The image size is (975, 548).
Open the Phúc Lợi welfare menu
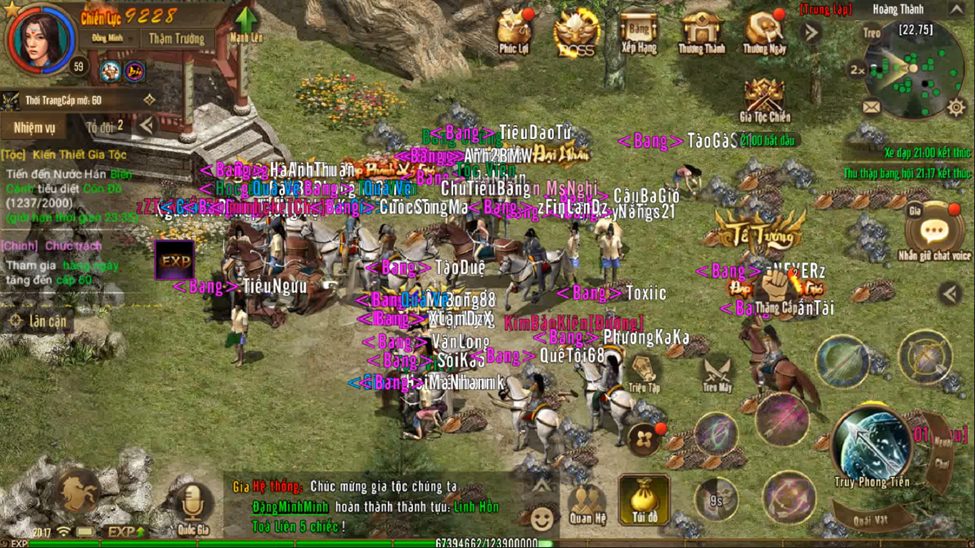tap(516, 31)
